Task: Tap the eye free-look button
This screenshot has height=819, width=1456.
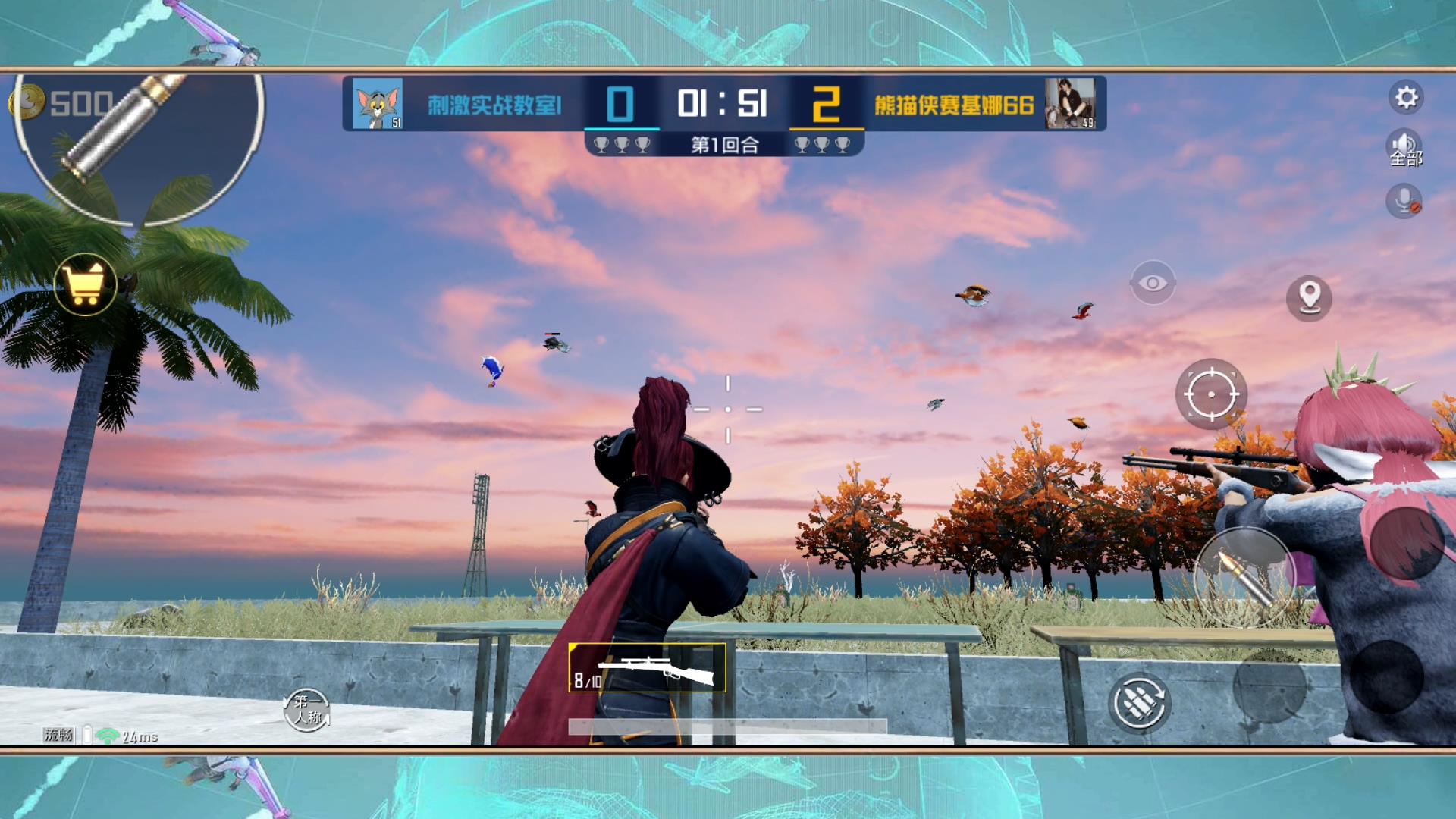Action: click(x=1153, y=283)
